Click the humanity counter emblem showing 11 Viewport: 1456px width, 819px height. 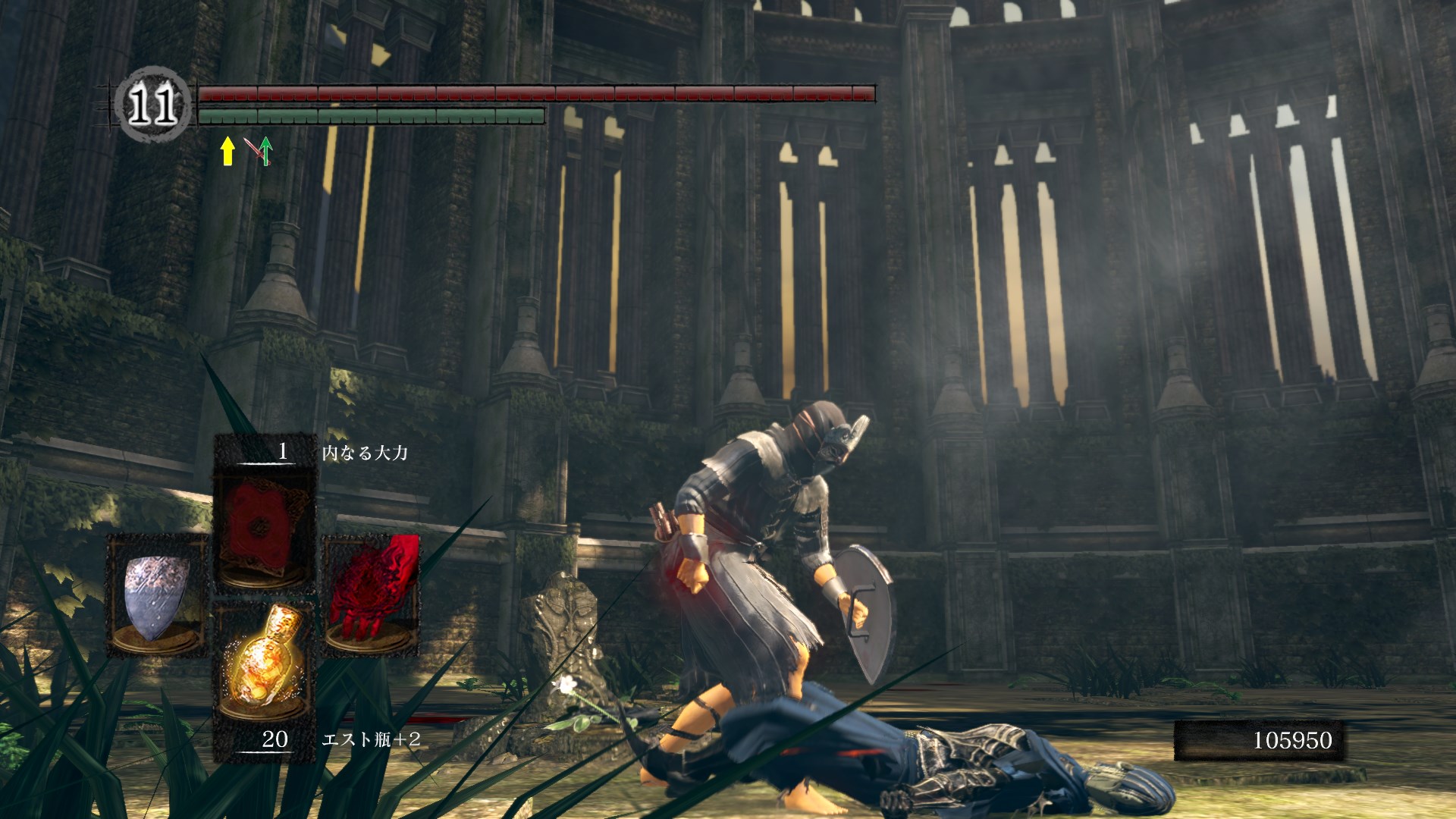point(152,105)
